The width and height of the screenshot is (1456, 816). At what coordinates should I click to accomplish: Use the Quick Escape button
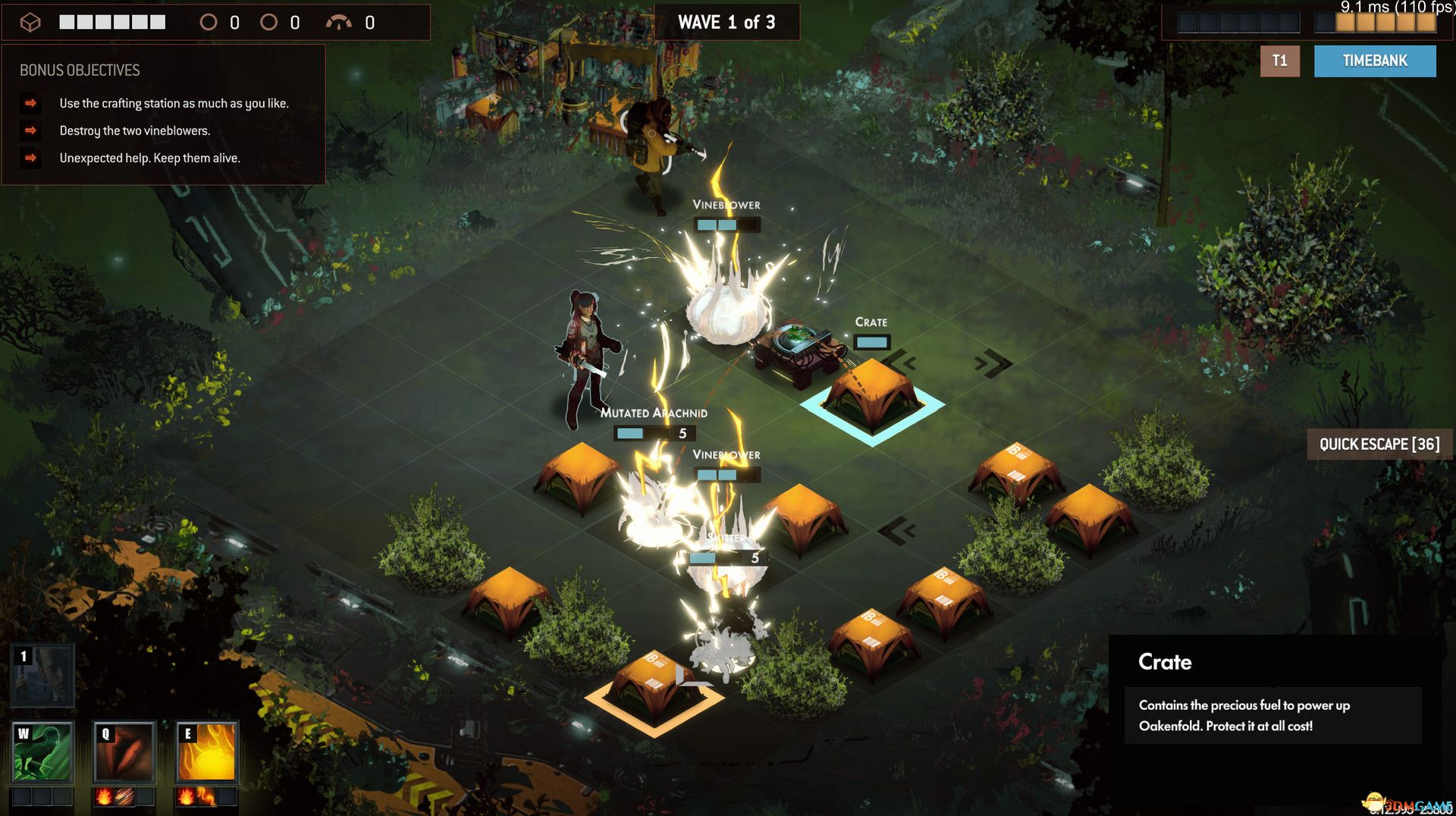(1379, 444)
